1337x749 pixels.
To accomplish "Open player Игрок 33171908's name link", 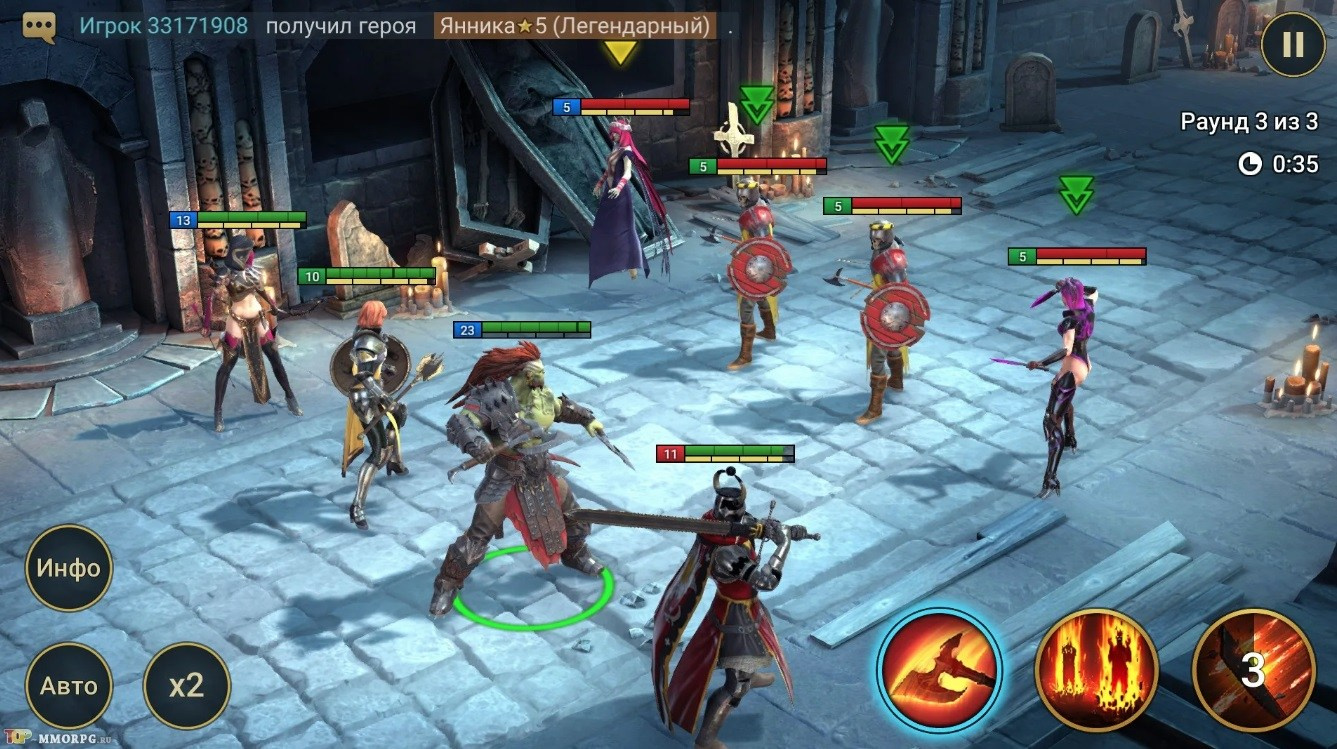I will (164, 26).
